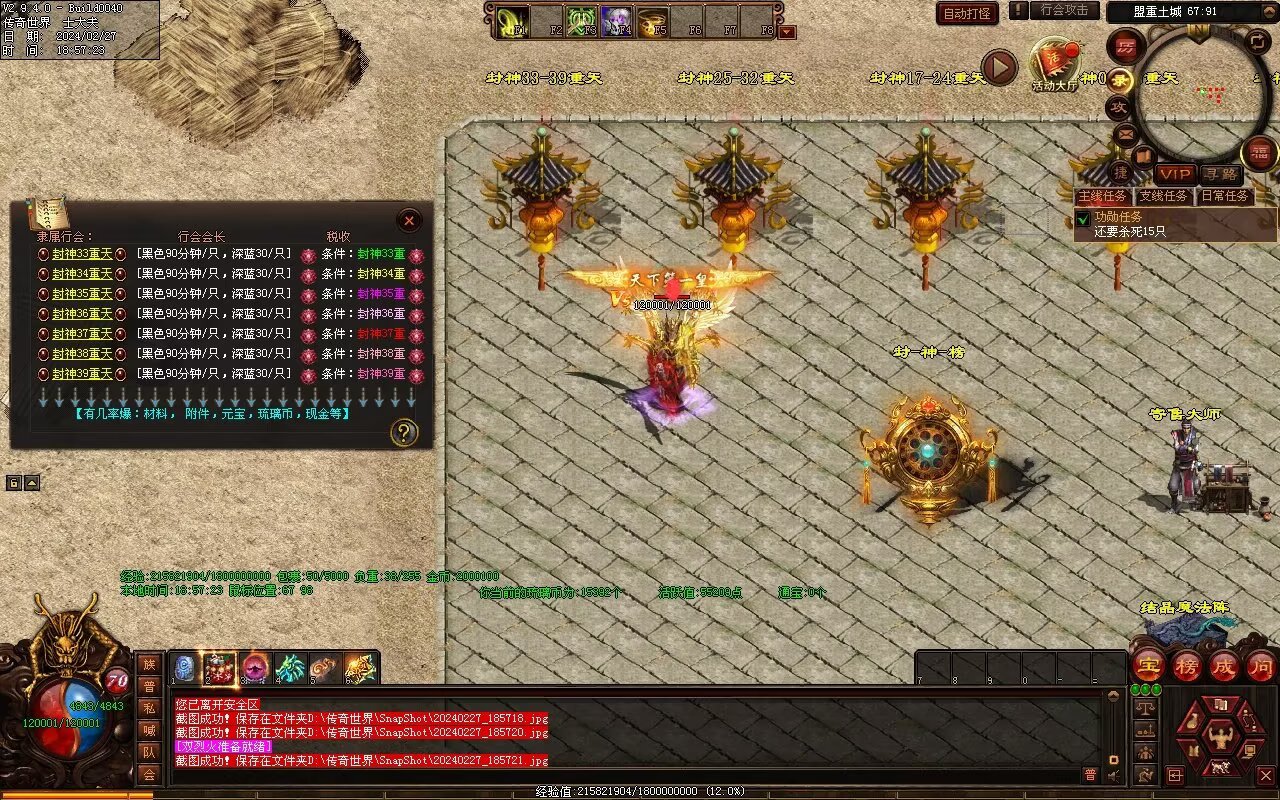Toggle 自动打怪 auto-fight button
Screen dimensions: 1280x800
[967, 14]
